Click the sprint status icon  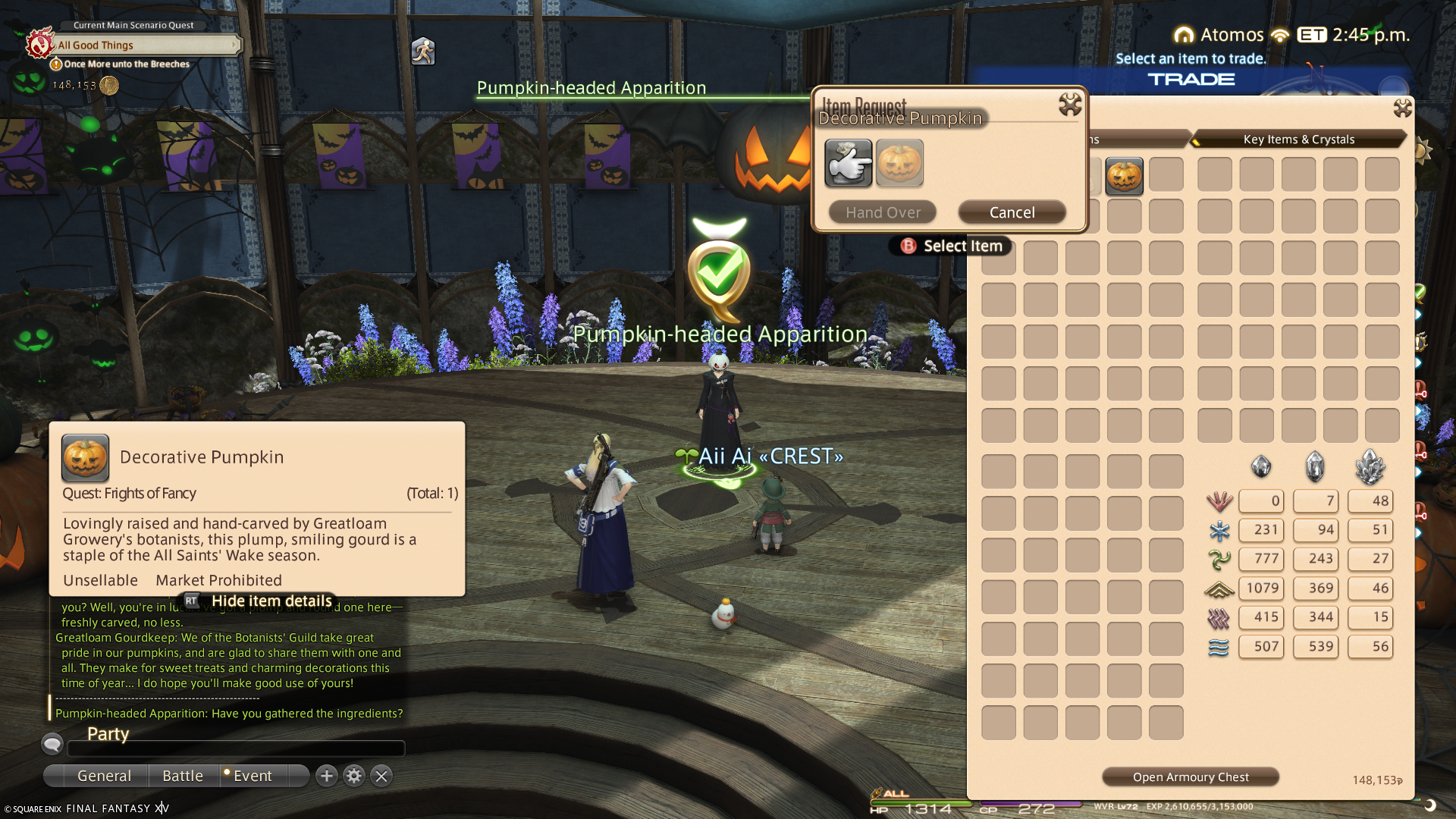423,52
